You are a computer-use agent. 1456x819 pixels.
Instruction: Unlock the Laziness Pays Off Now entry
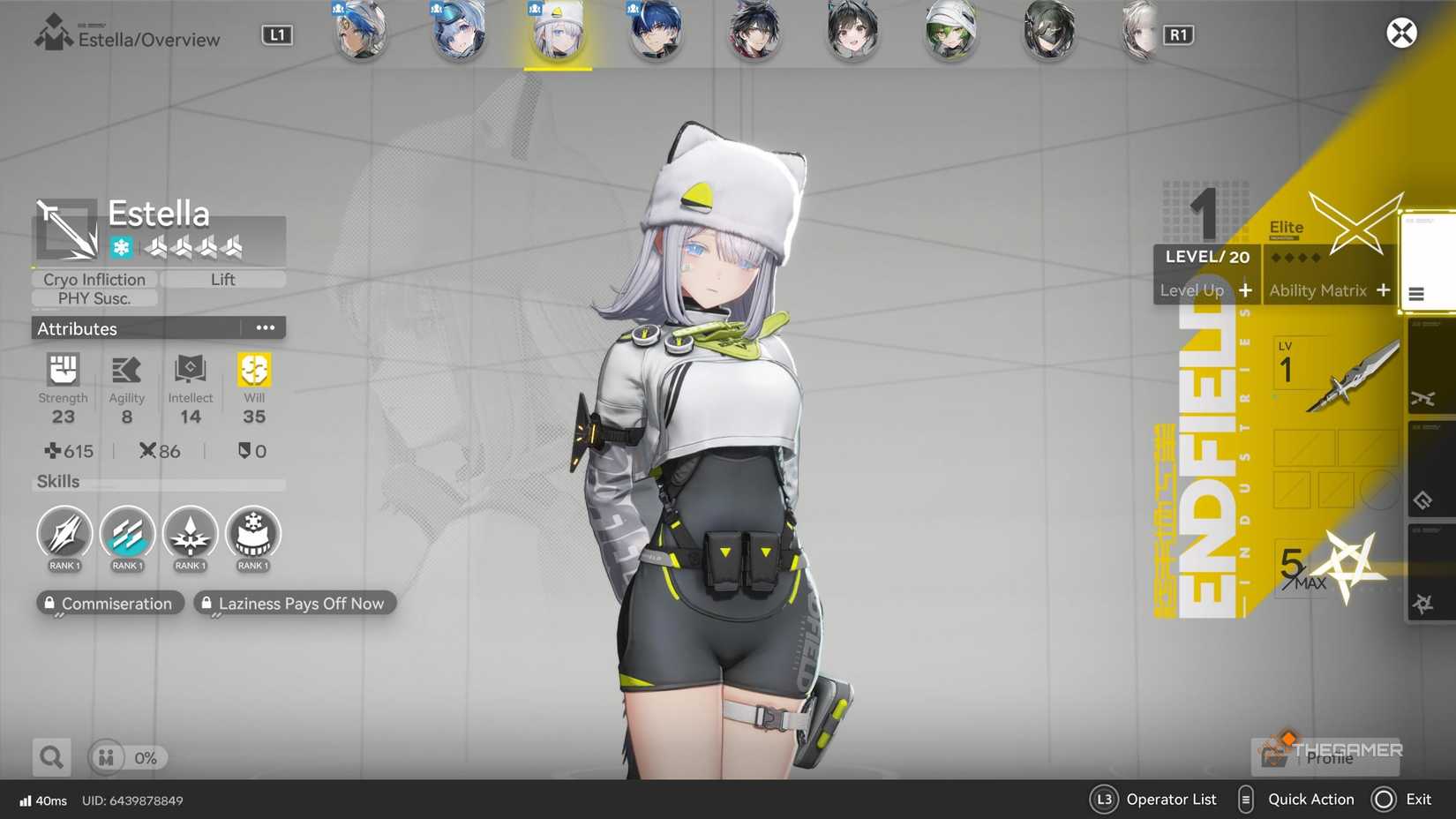pos(295,603)
